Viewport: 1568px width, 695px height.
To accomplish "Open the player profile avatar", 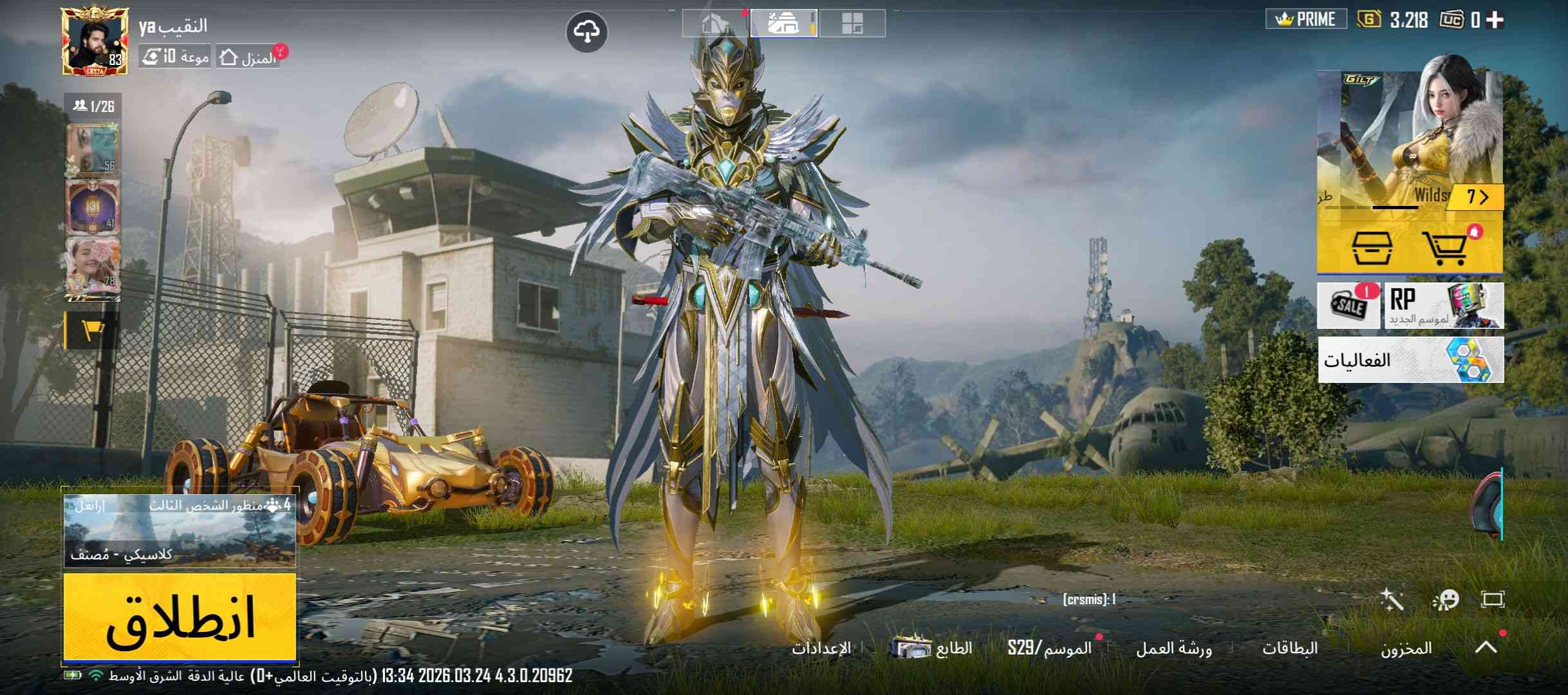I will (95, 41).
